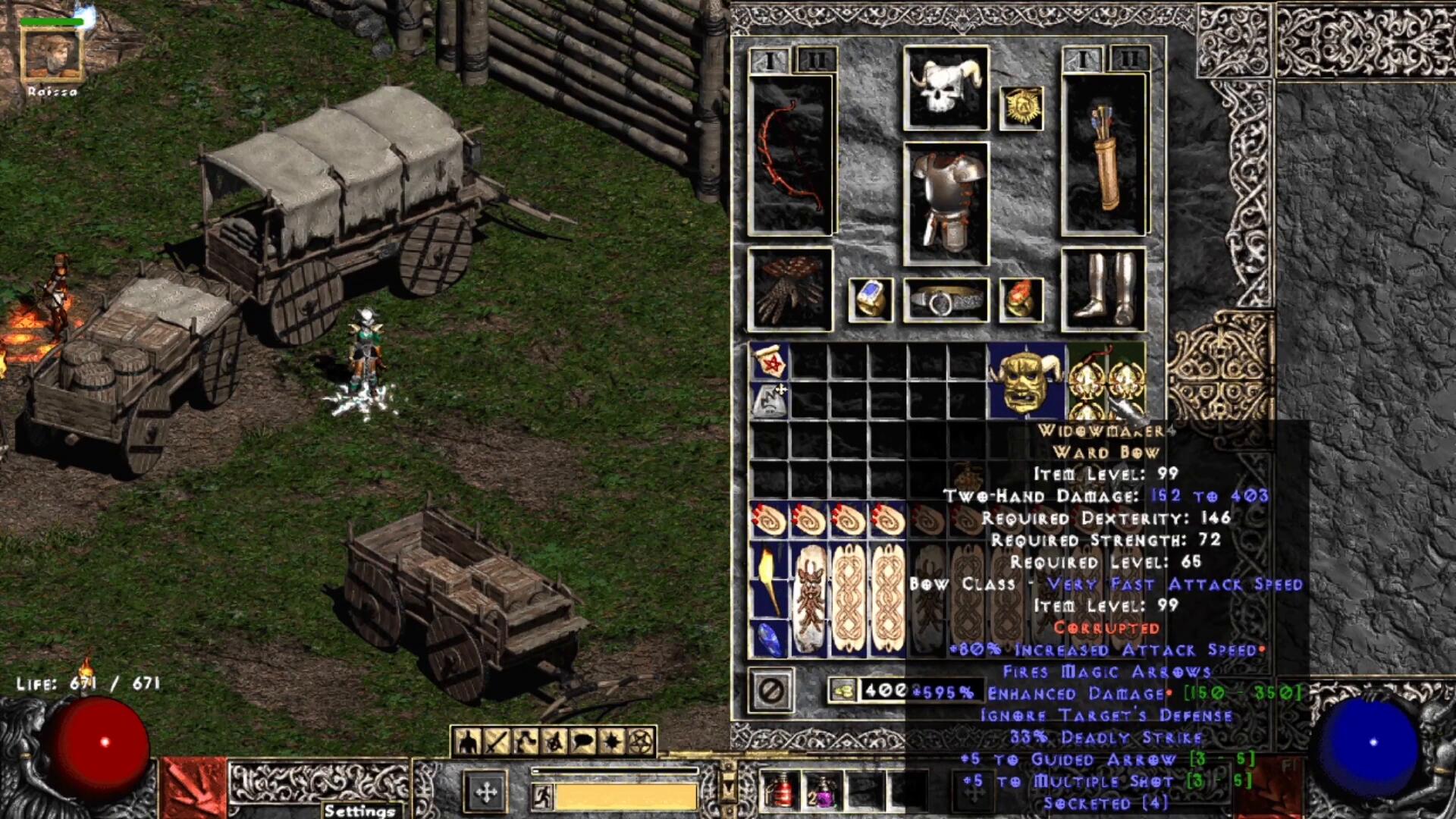
Task: Pick up the equipped plate armor
Action: (x=946, y=203)
